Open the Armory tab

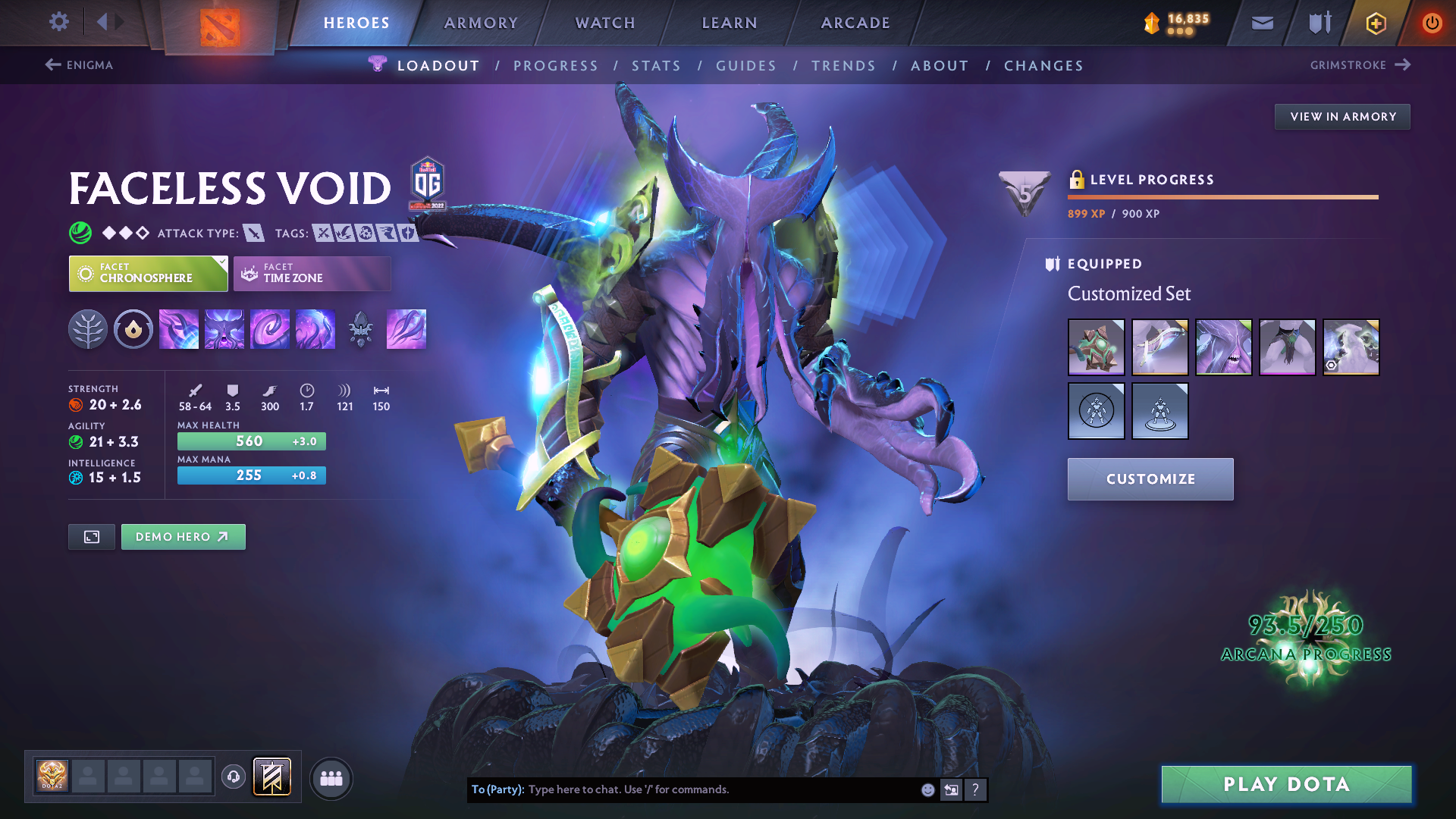tap(481, 23)
